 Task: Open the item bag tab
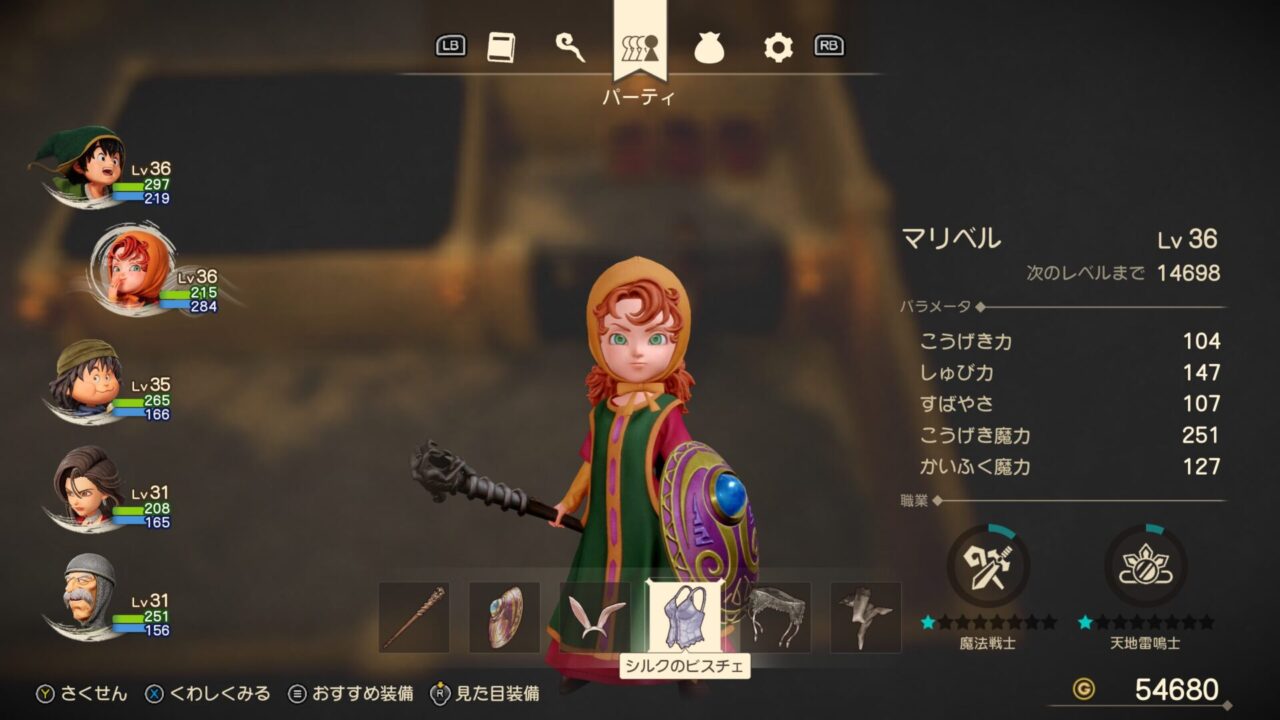coord(709,47)
